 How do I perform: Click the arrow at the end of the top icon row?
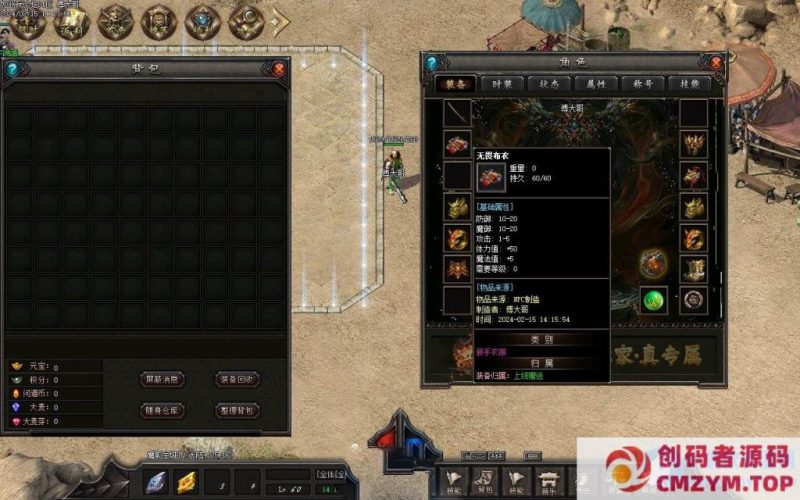tap(281, 20)
